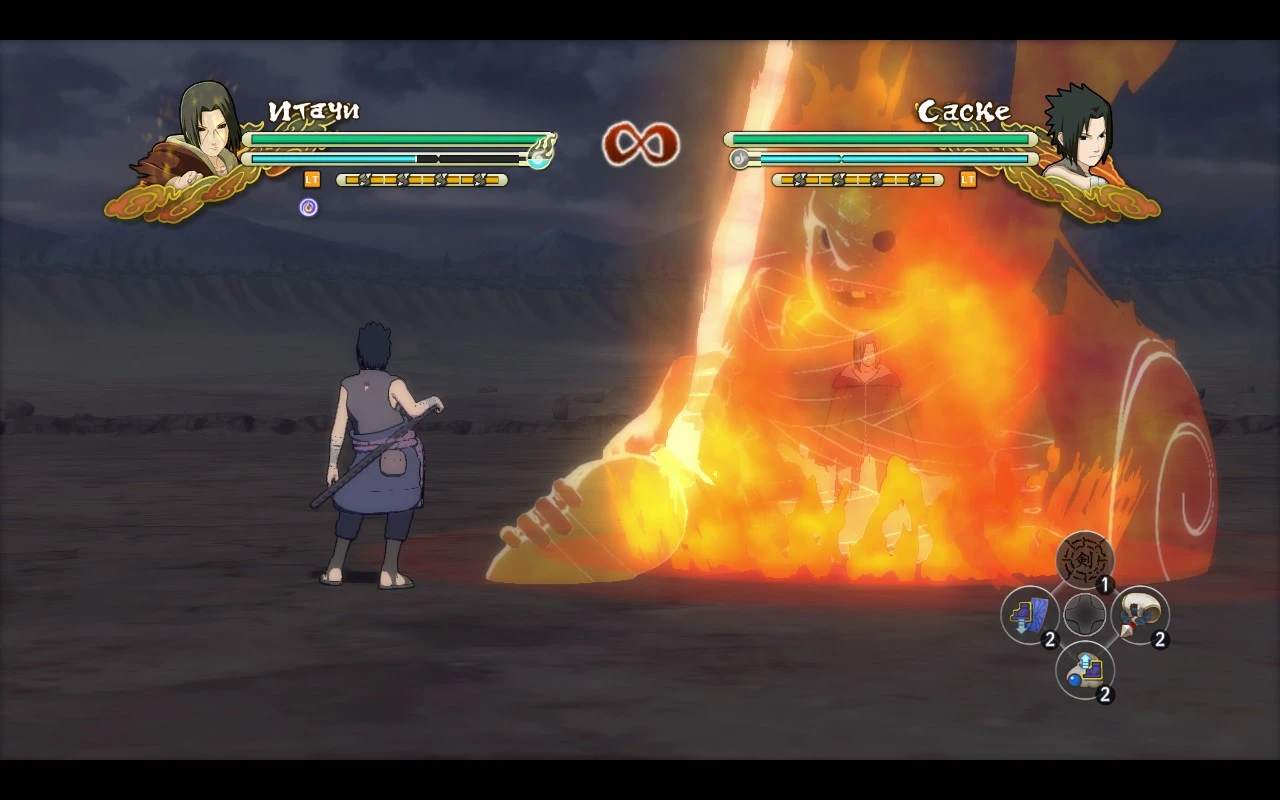Click the d-pad icon in the item wheel
The image size is (1280, 800).
point(1084,616)
